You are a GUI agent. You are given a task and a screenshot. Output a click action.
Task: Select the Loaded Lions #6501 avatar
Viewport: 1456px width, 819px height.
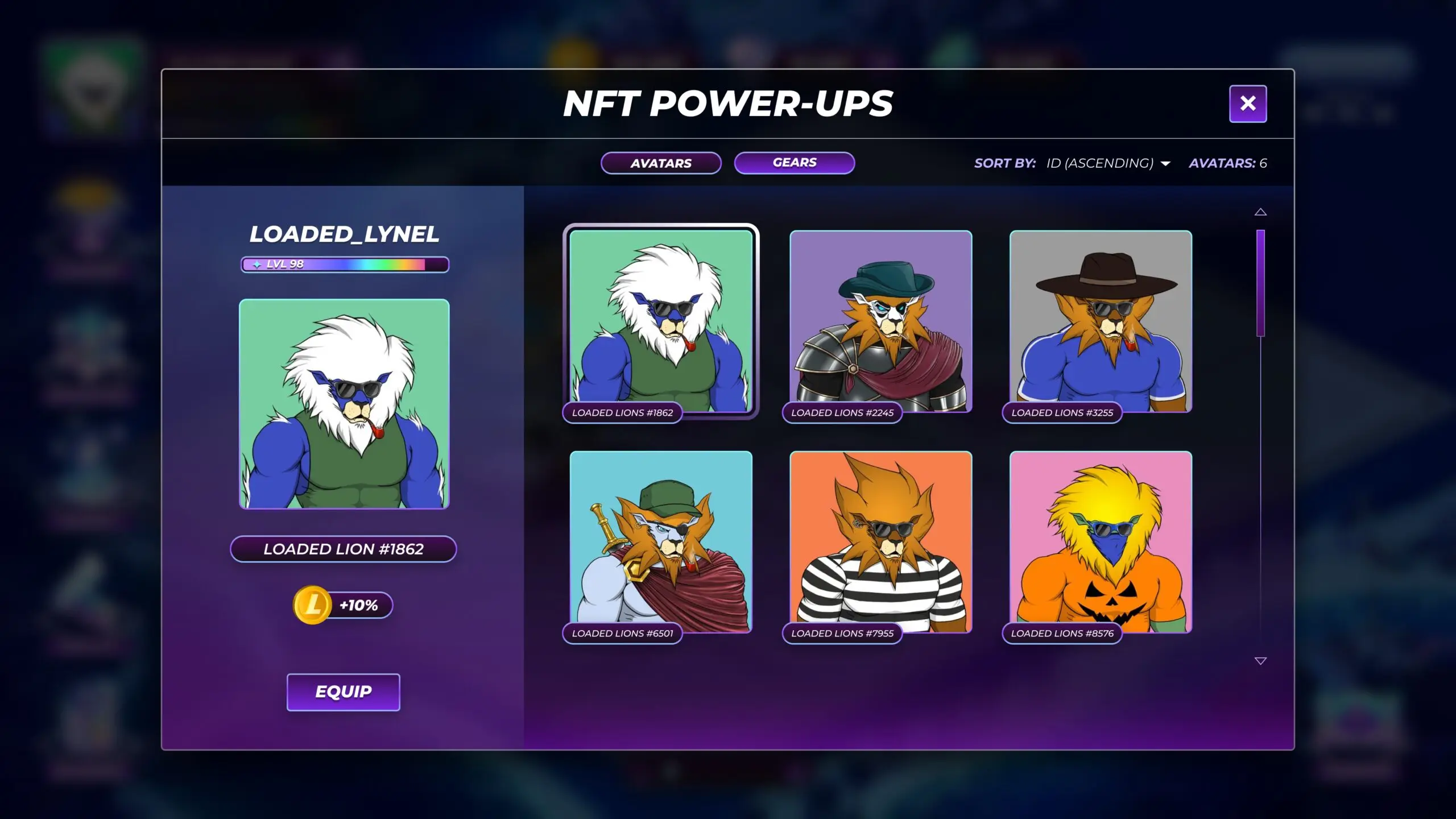[661, 541]
